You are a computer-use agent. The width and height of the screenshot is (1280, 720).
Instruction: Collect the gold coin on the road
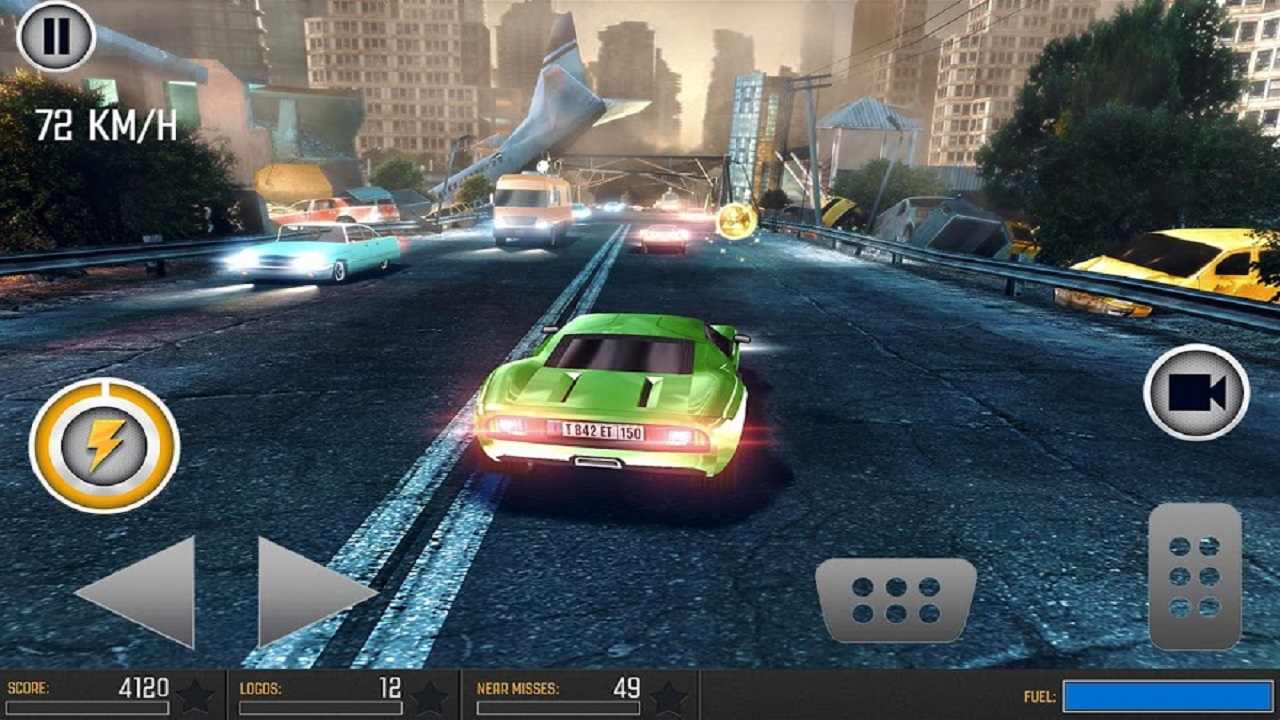tap(740, 219)
